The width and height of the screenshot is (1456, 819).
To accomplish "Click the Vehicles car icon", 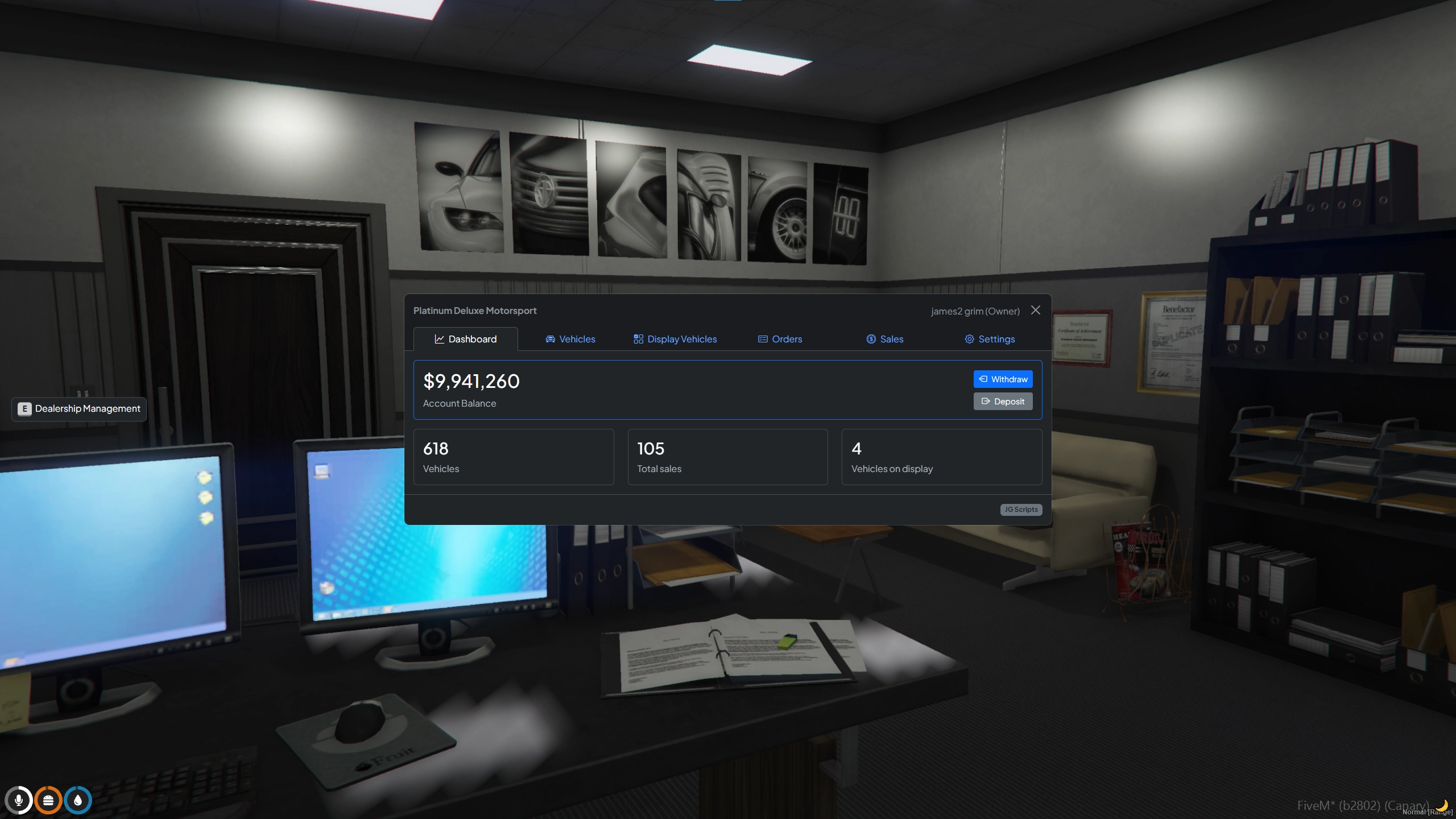I will (549, 339).
